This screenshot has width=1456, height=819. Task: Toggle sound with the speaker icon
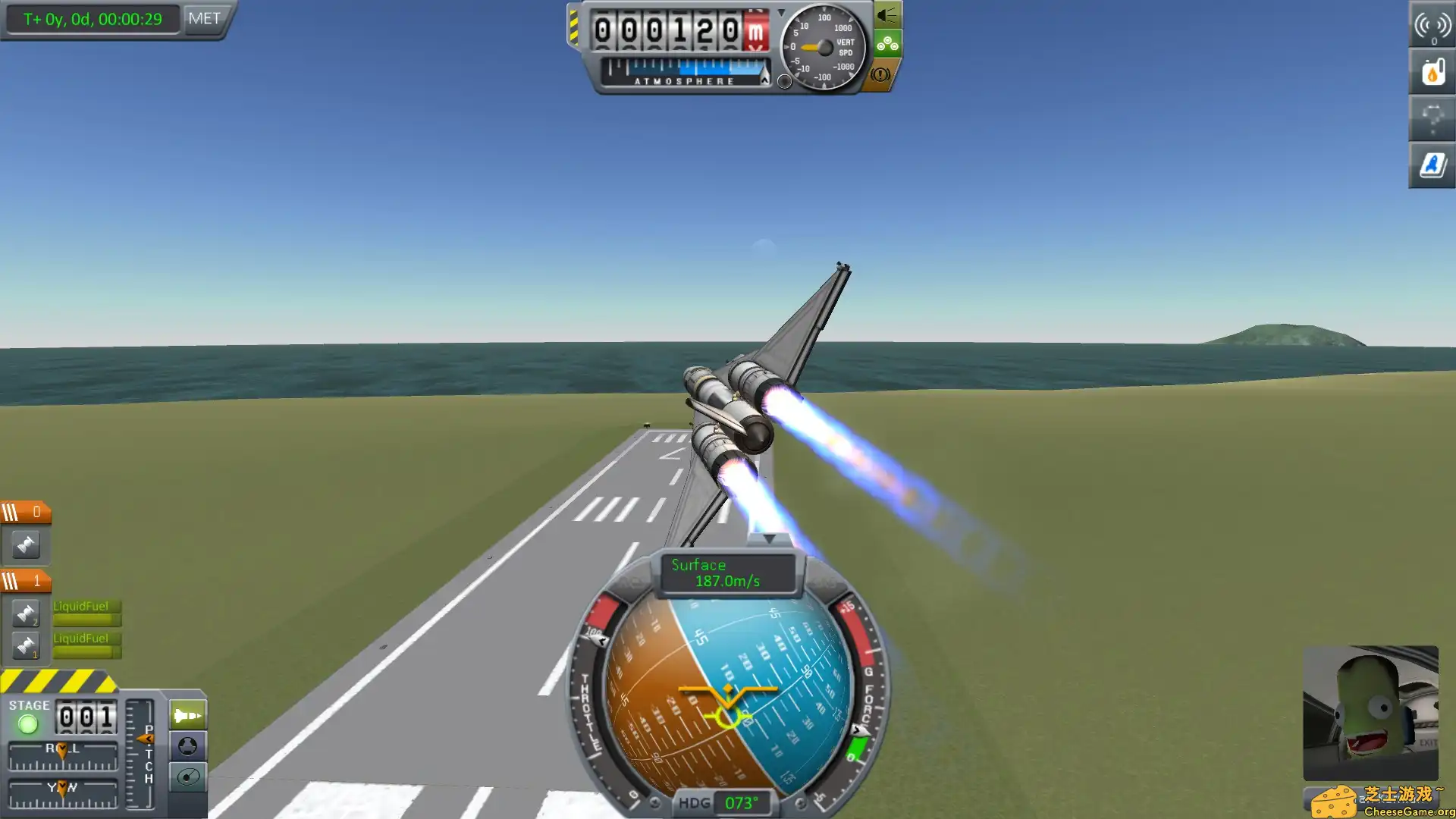(x=887, y=13)
